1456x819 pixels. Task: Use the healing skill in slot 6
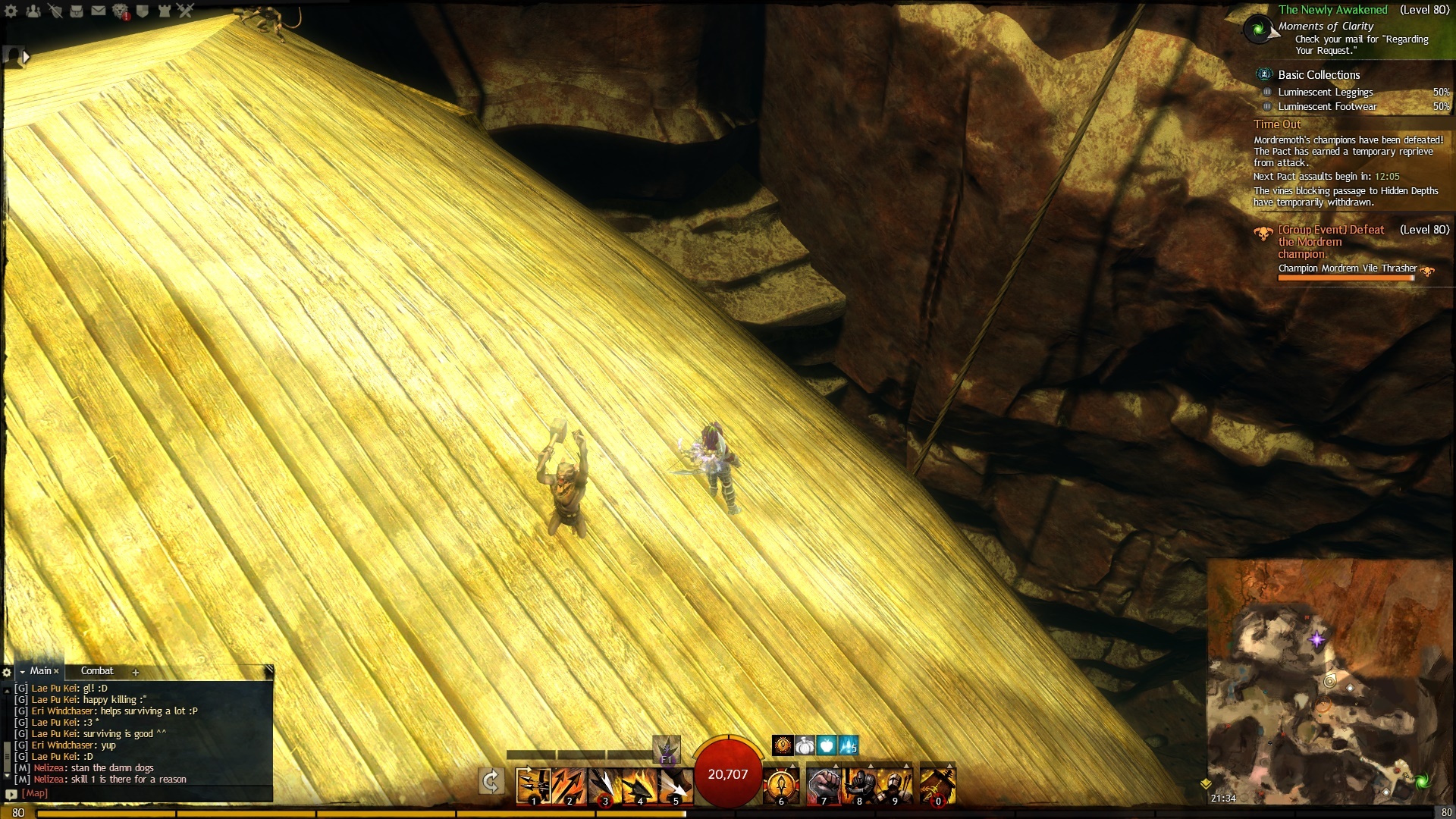(x=781, y=785)
